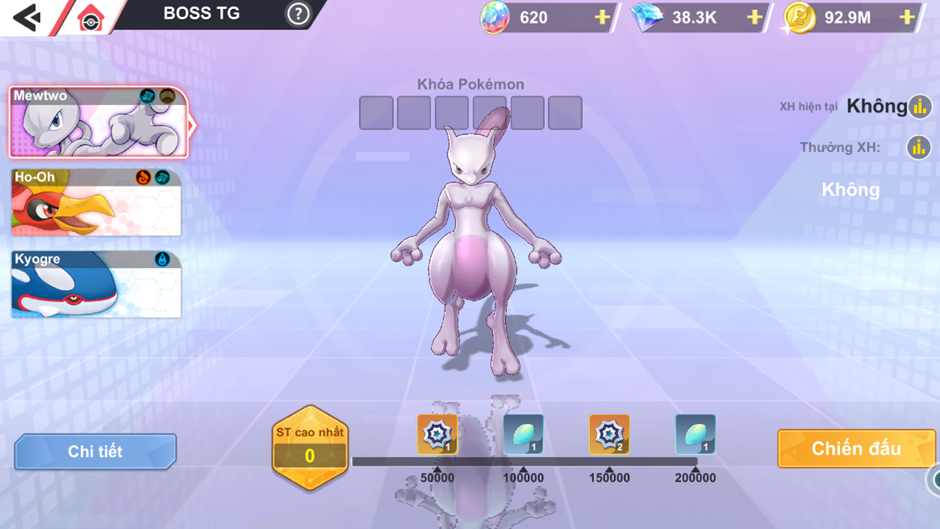Pick the Kyogre boss card
940x529 pixels.
(x=96, y=285)
